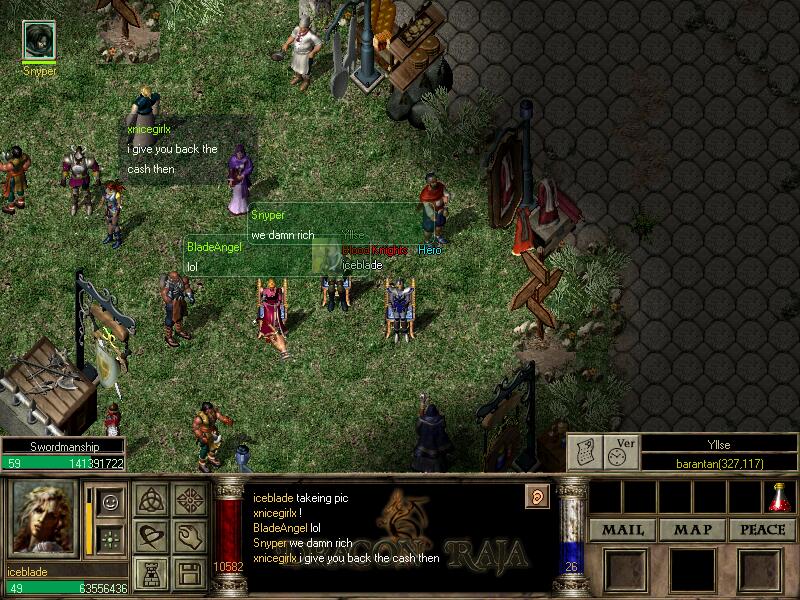Click the Swordmanship skill label
The width and height of the screenshot is (800, 600).
62,447
